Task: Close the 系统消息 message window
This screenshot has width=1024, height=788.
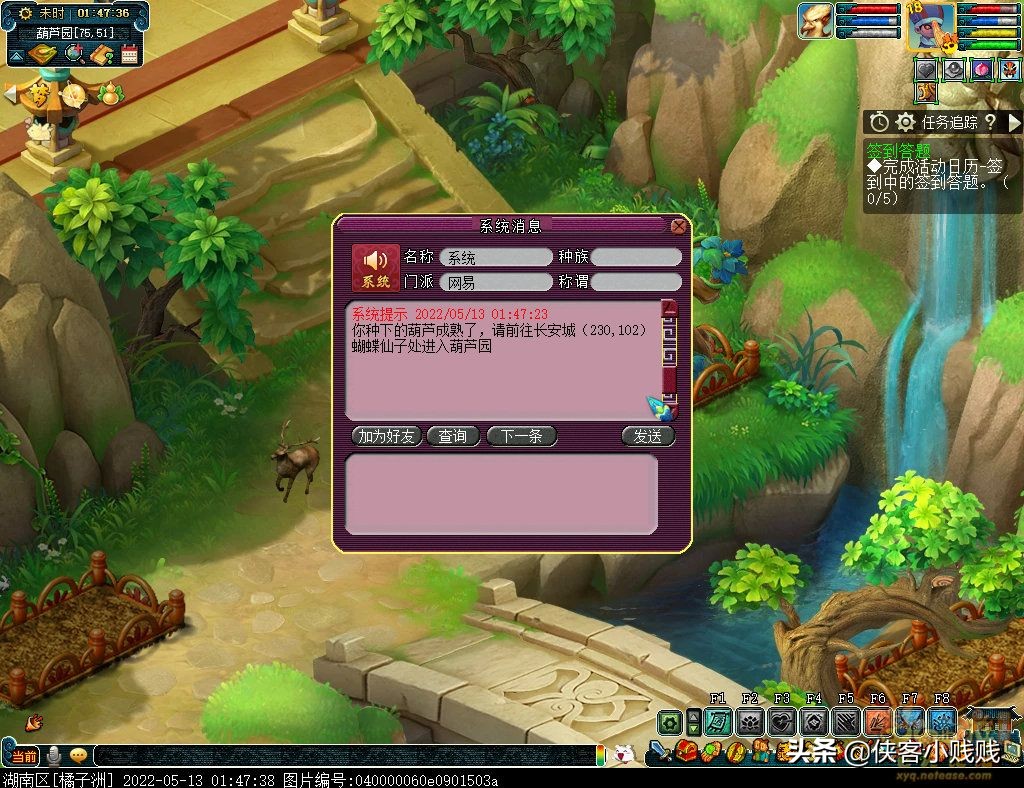Action: (679, 227)
